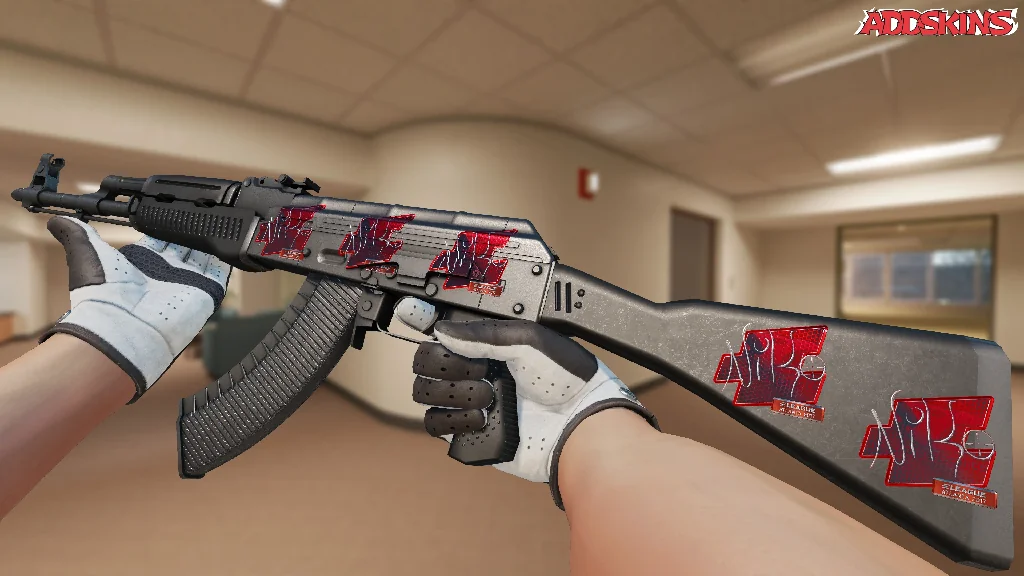Click the ADDSKINS logo watermark

(939, 23)
